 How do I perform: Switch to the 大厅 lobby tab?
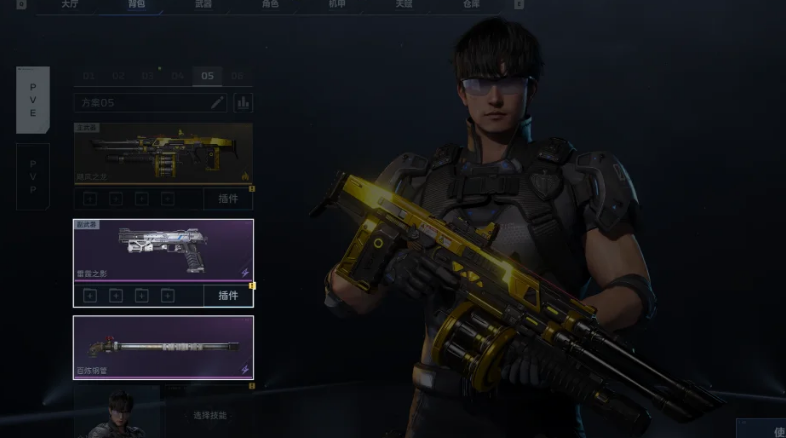69,5
